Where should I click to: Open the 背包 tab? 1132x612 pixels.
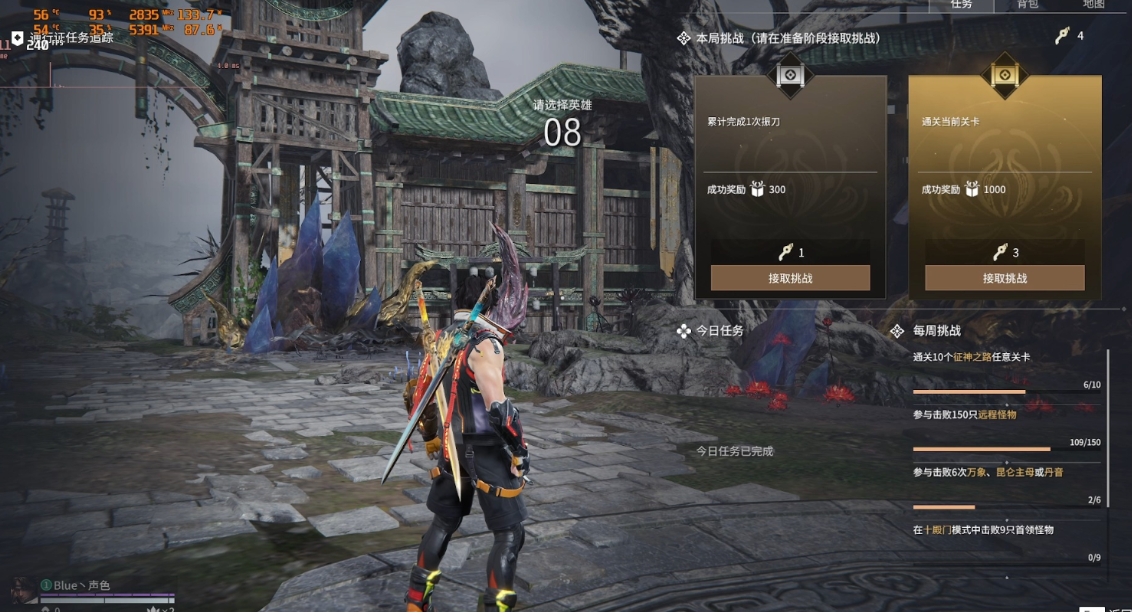(x=1028, y=5)
